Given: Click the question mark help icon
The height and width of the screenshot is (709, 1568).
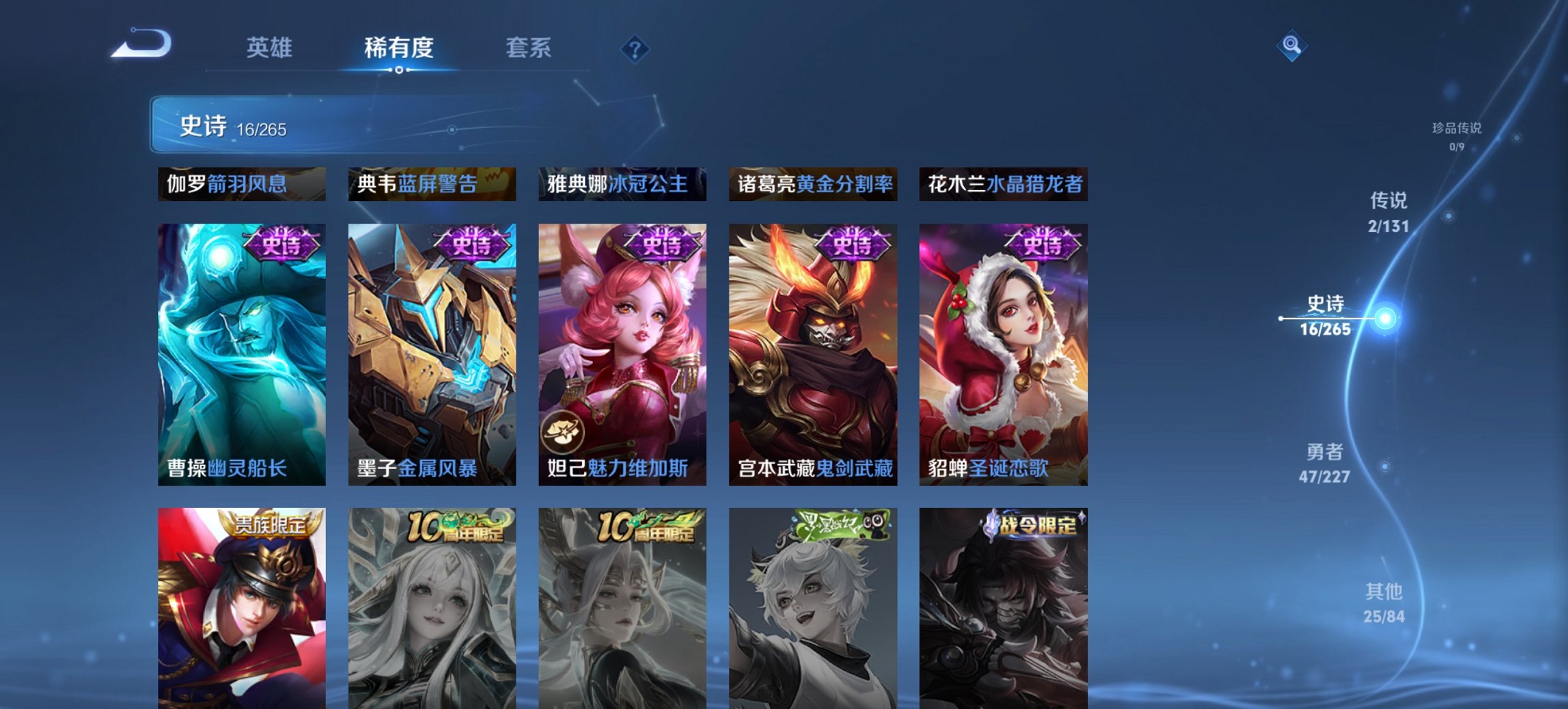Looking at the screenshot, I should pos(634,49).
